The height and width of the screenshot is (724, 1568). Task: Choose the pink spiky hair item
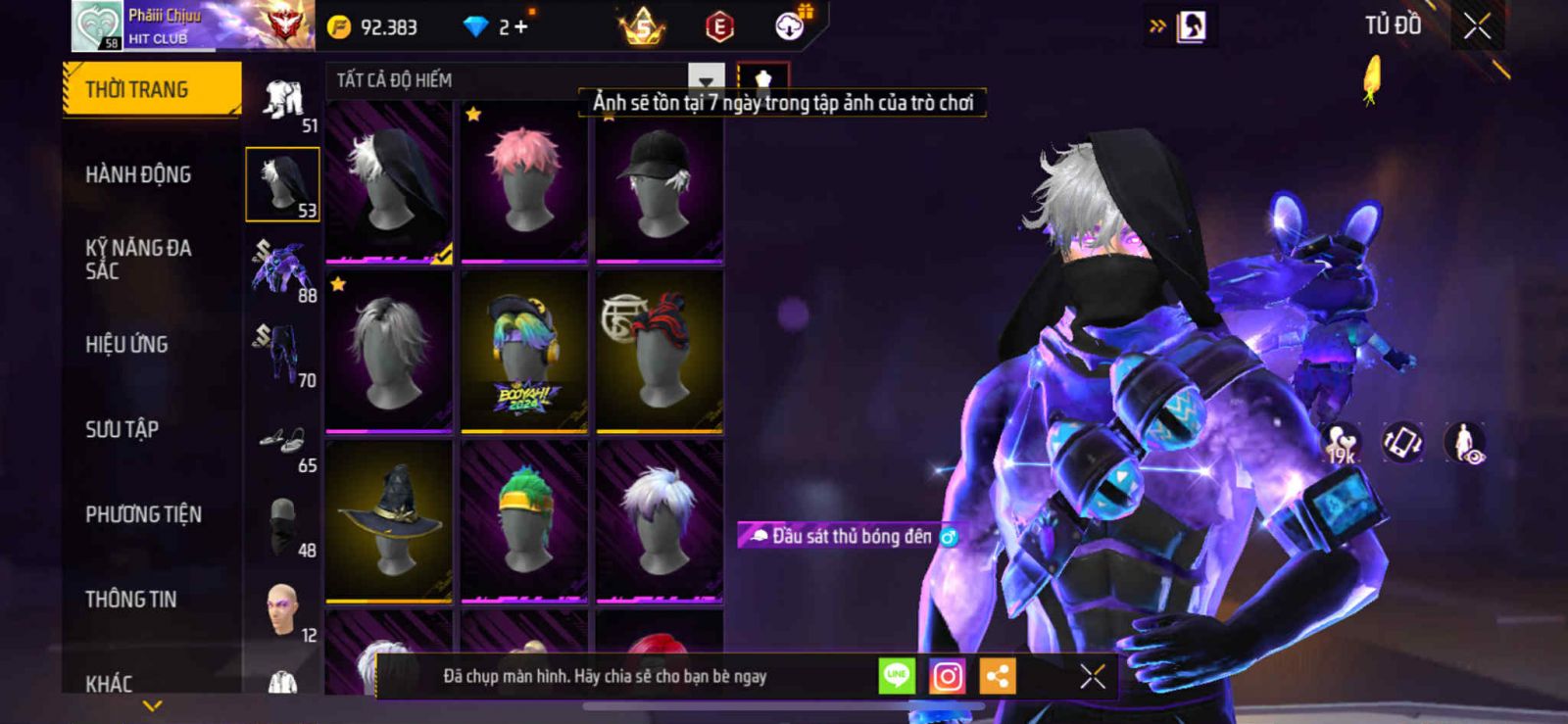(524, 182)
